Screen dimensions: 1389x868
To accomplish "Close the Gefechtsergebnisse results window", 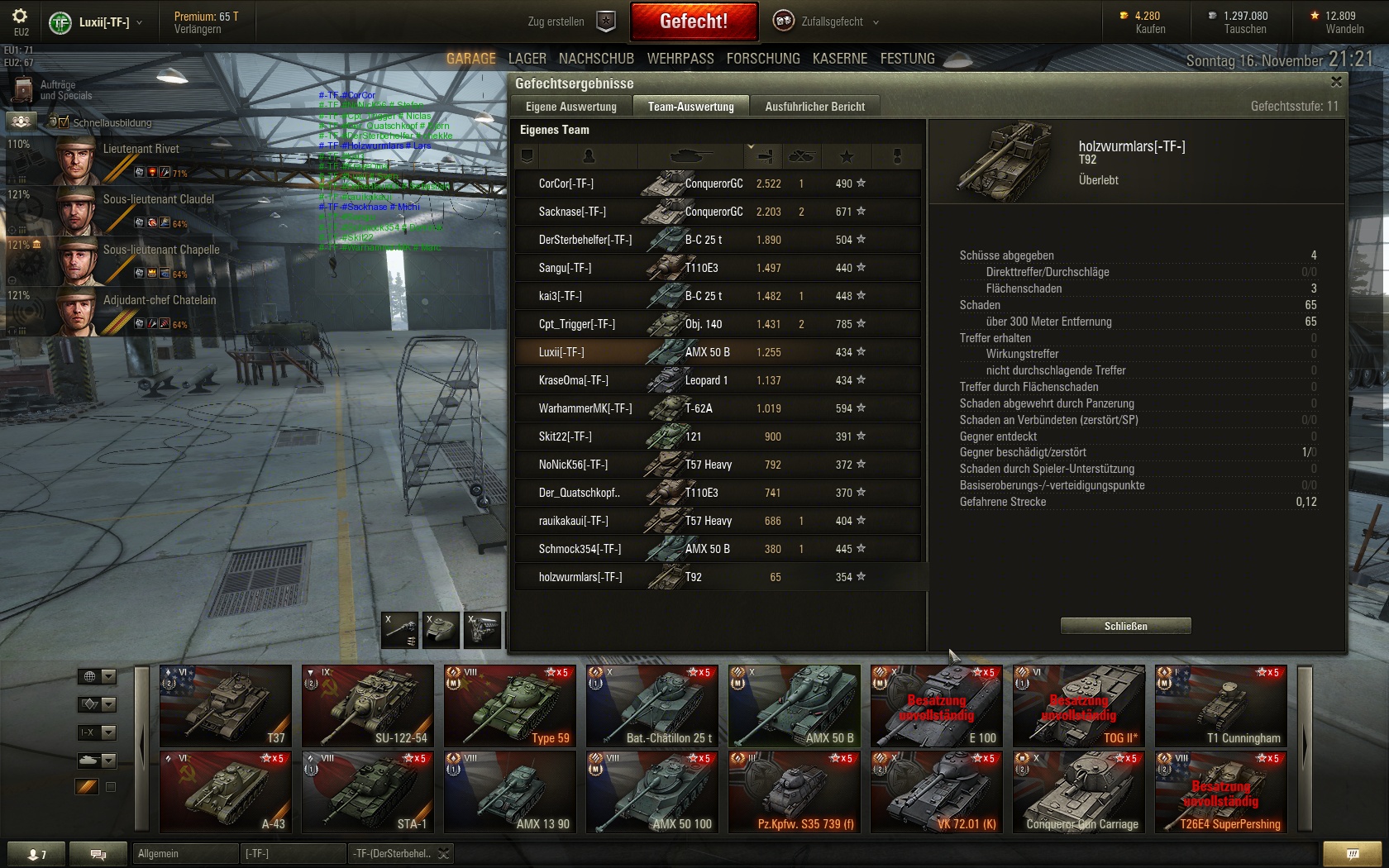I will pos(1336,82).
